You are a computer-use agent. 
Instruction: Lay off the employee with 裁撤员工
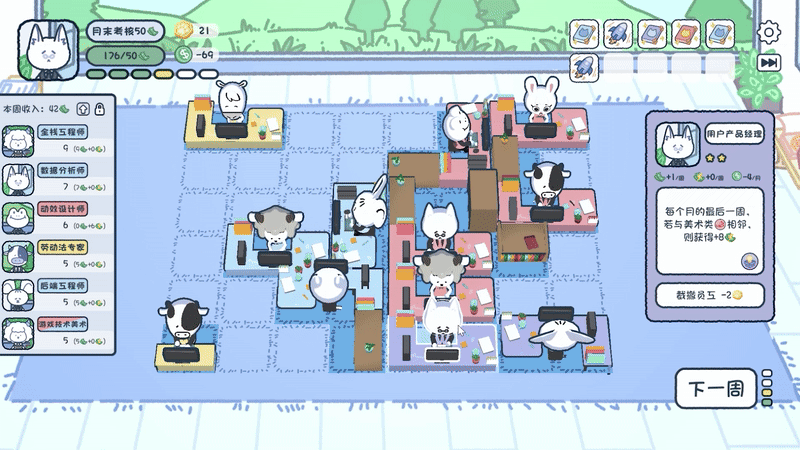click(708, 295)
